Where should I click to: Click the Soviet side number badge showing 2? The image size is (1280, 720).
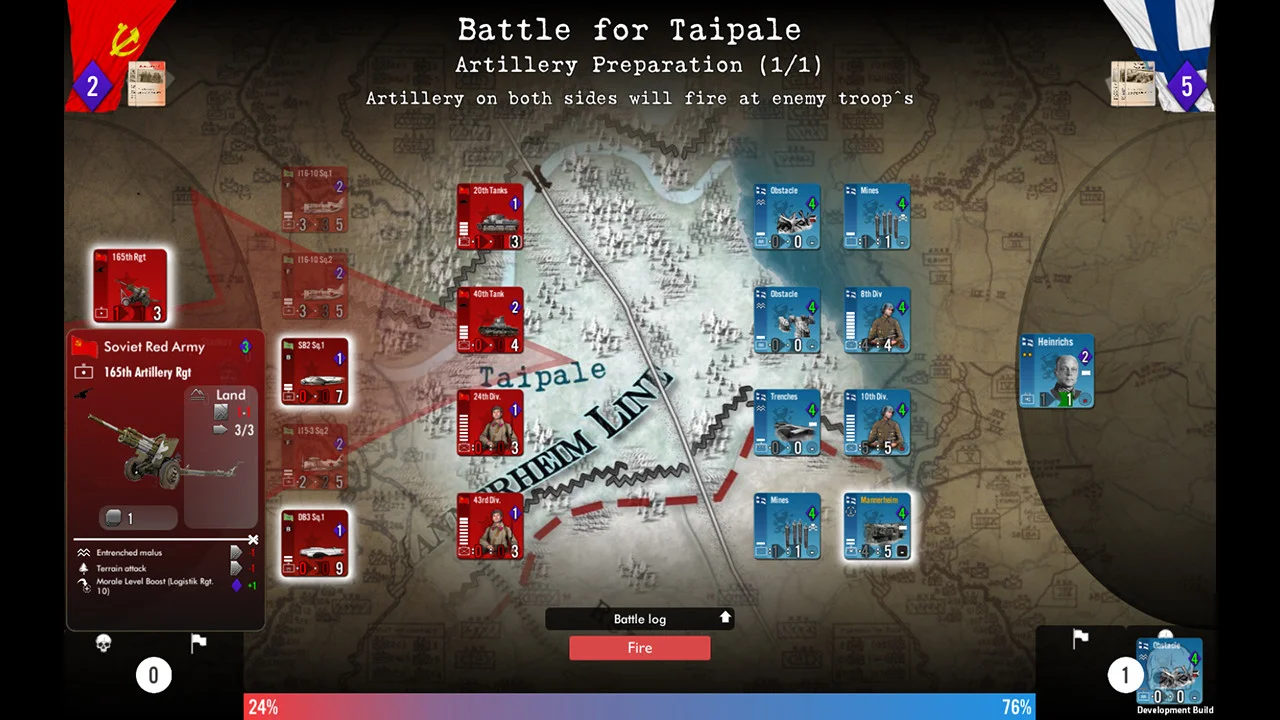click(92, 86)
